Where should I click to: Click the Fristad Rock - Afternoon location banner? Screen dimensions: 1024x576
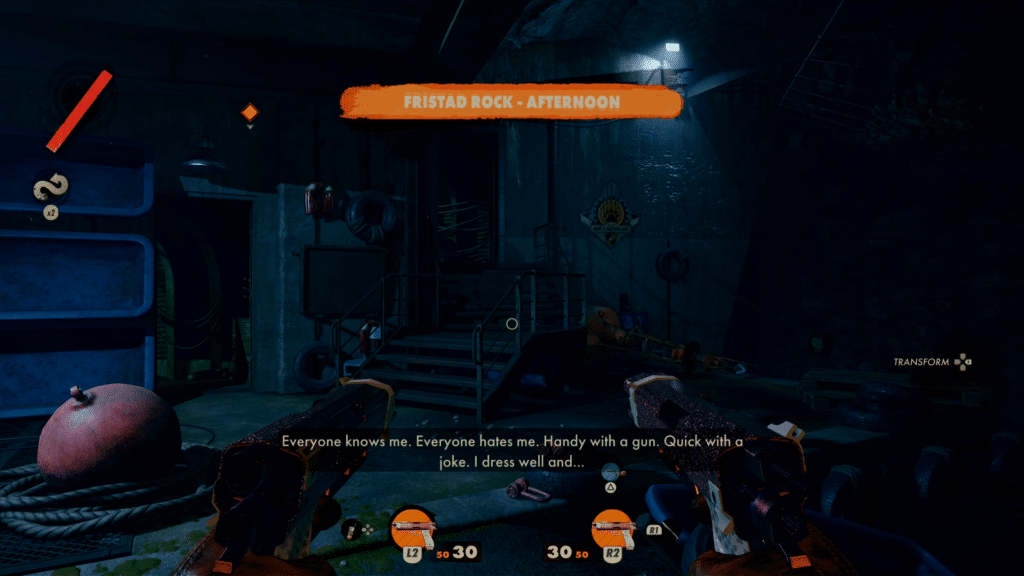[x=511, y=102]
